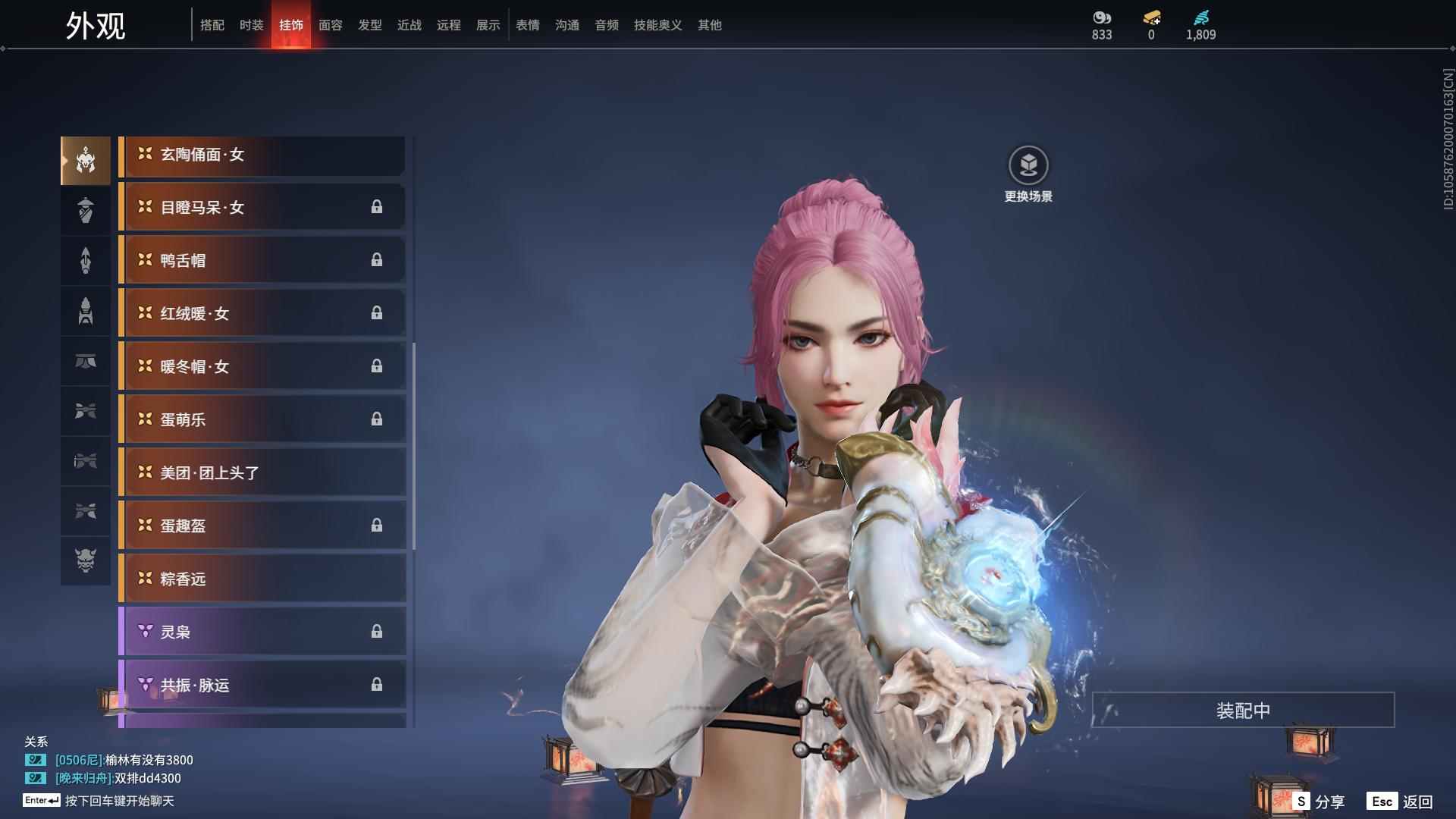This screenshot has width=1456, height=819.
Task: Switch to the 时装 tab
Action: tap(251, 25)
